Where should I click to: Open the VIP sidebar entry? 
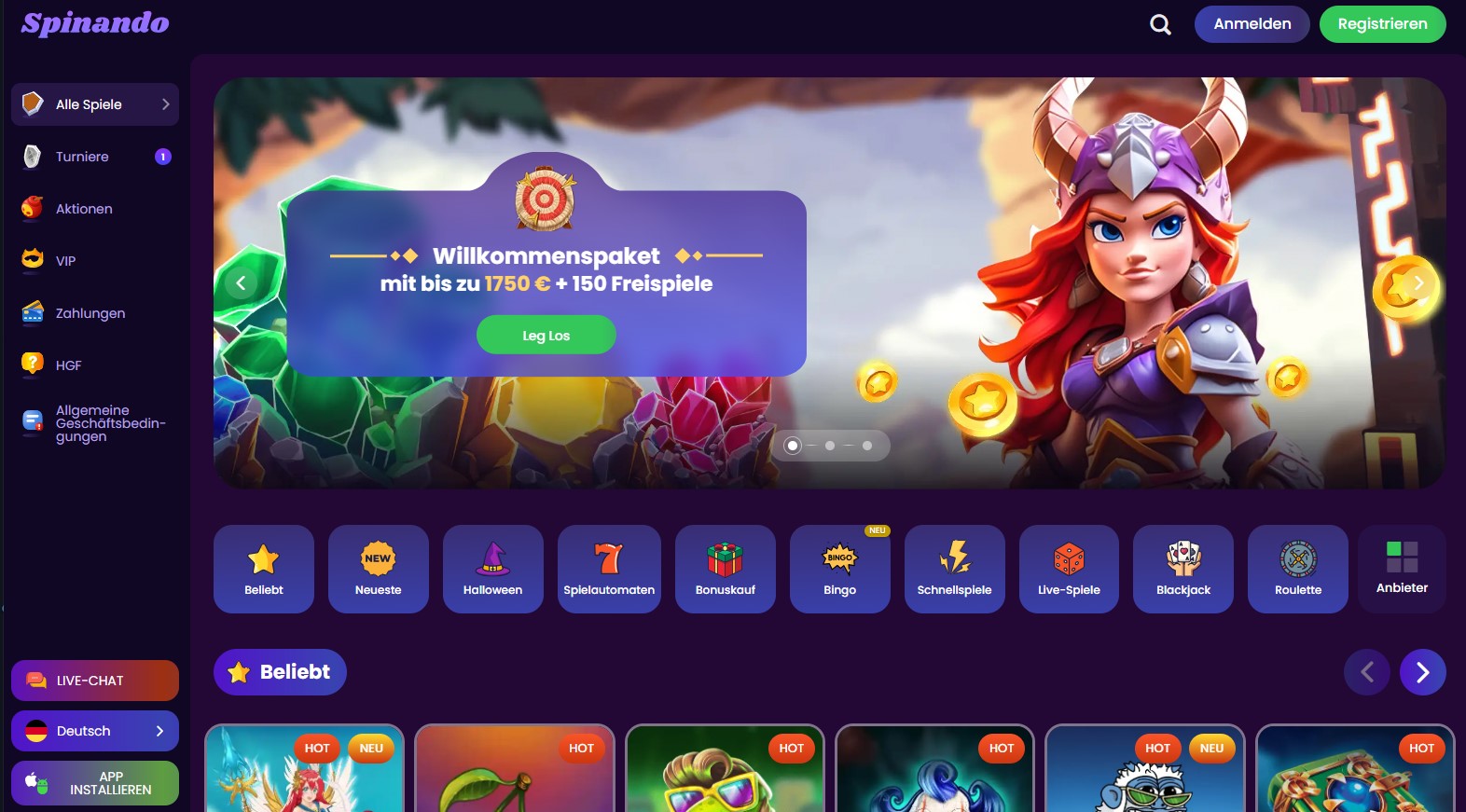coord(65,261)
